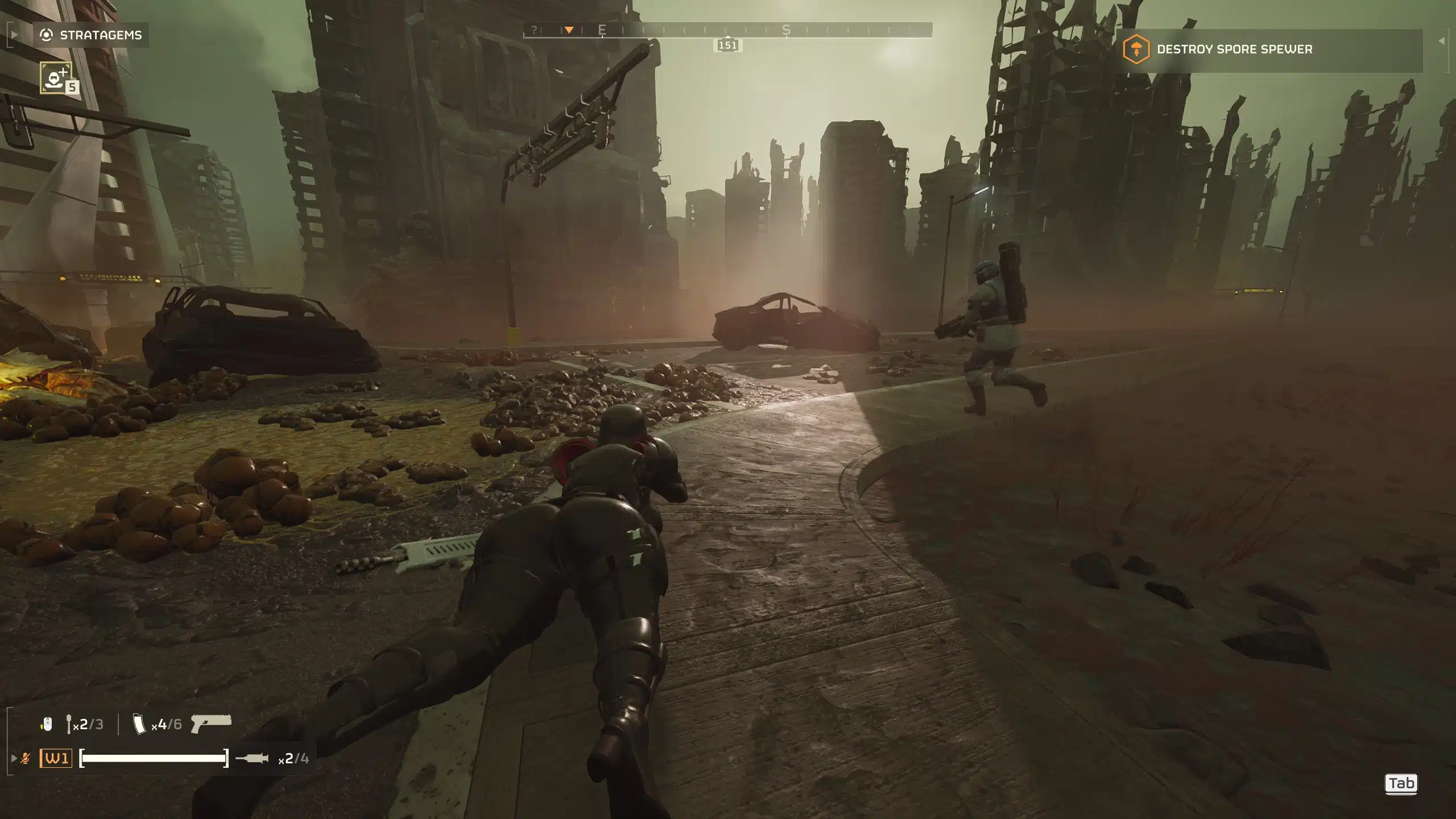Select the Reinforce stratagem icon
The image size is (1456, 819).
coord(56,77)
